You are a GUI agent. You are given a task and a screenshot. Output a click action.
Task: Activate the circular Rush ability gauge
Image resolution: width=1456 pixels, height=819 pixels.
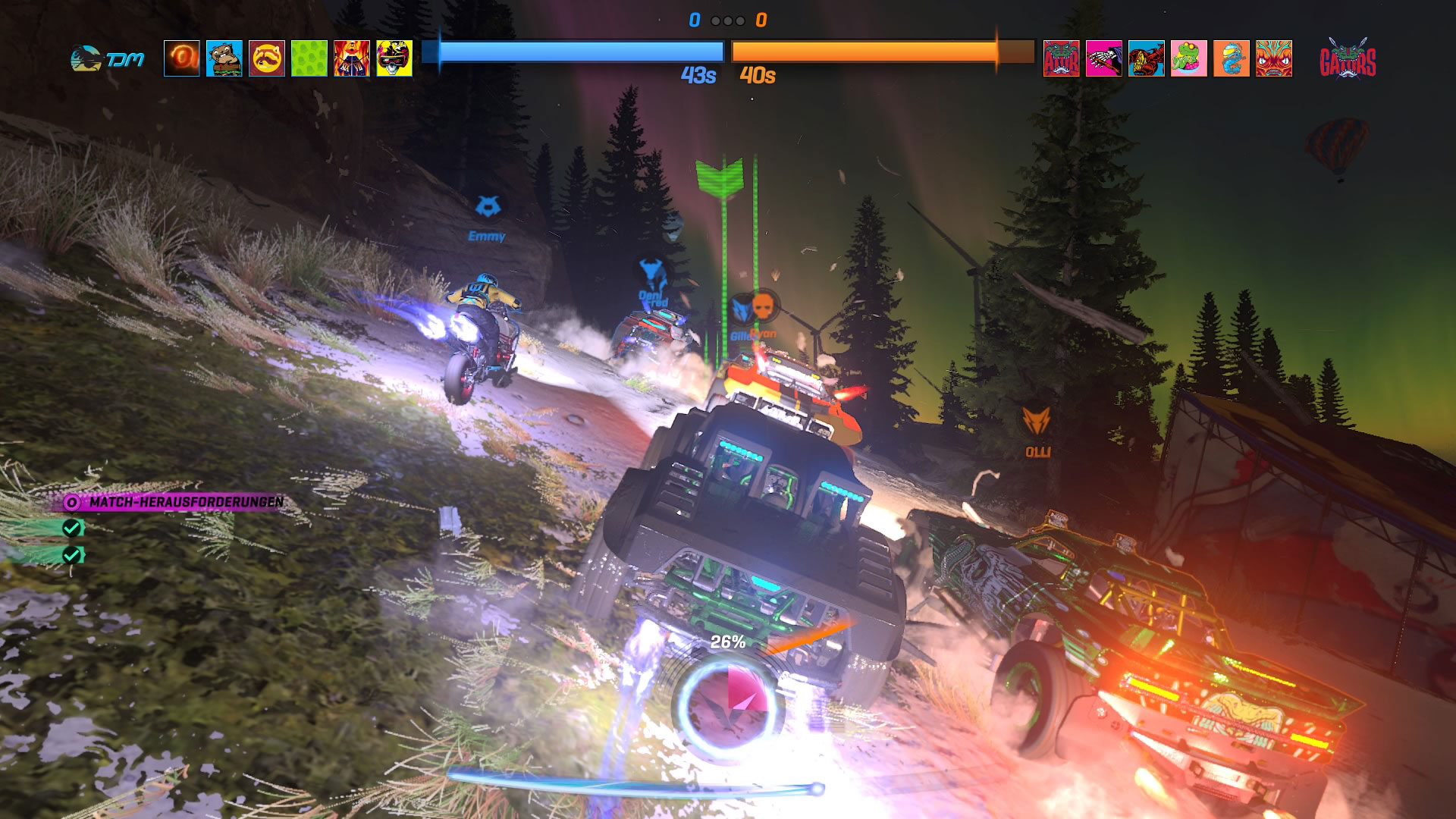pos(727,701)
